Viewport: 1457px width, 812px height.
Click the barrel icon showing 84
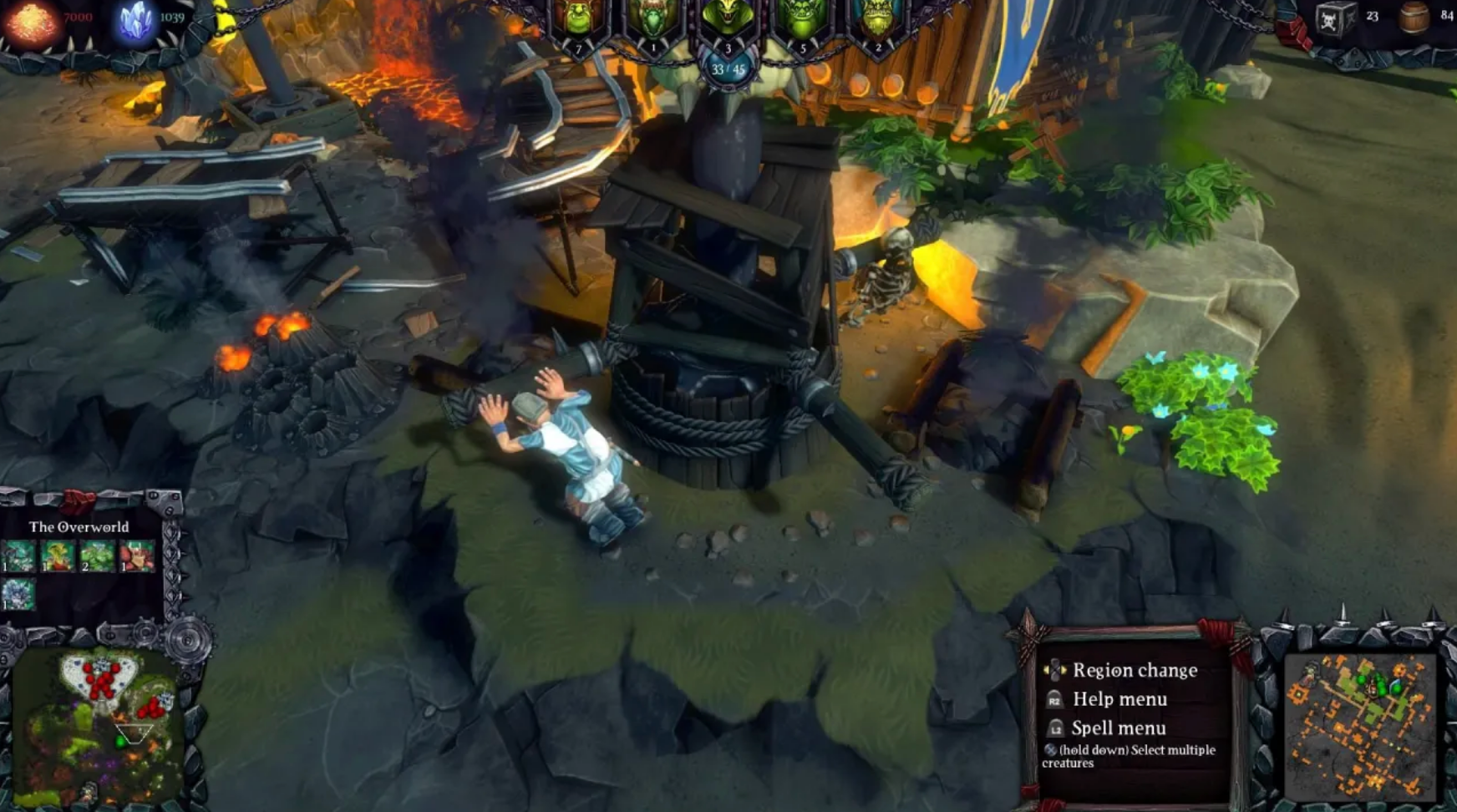pos(1412,21)
